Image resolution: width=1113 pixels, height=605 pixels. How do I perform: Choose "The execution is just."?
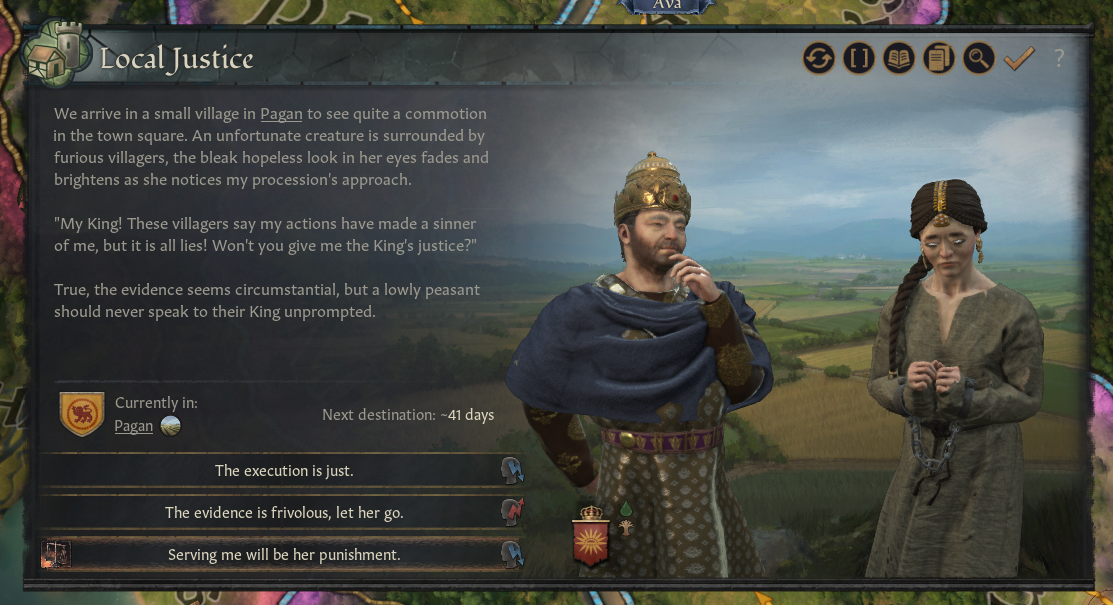click(x=284, y=471)
